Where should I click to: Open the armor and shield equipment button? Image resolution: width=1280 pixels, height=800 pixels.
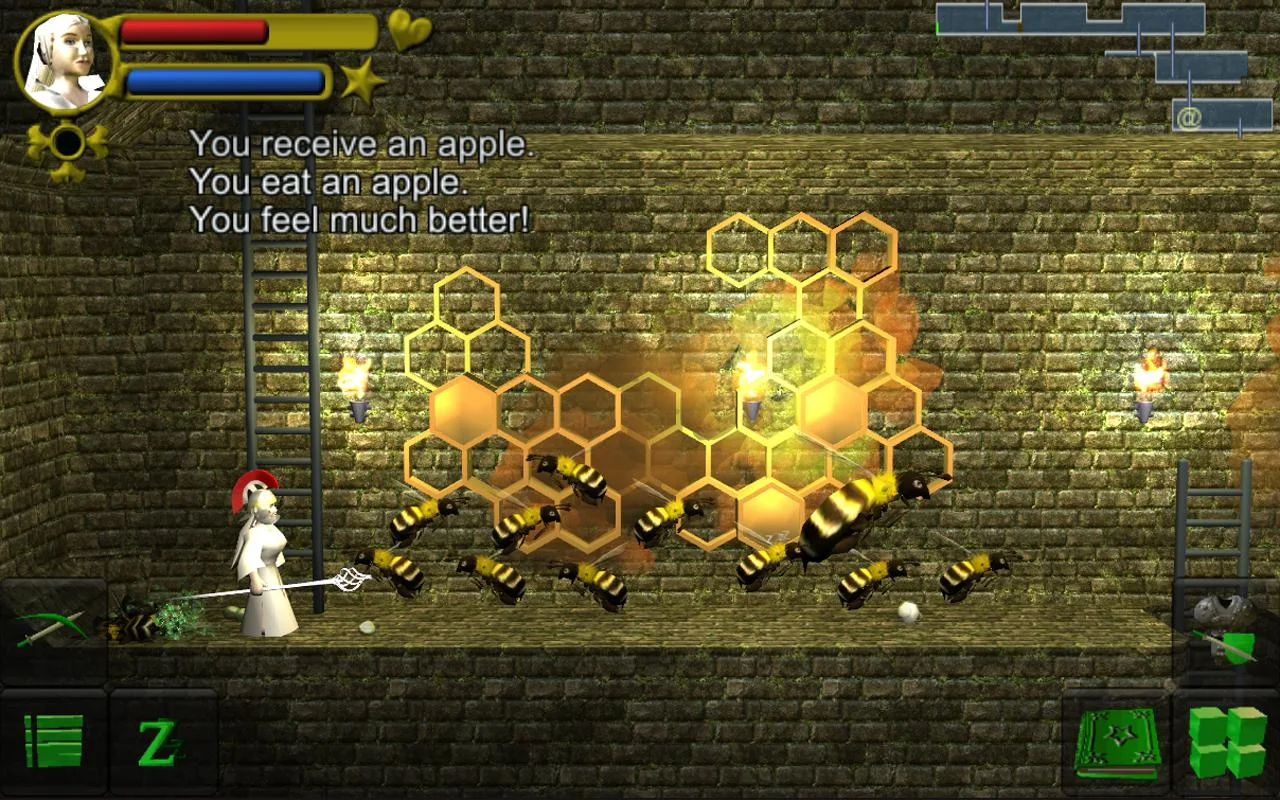tap(1226, 630)
